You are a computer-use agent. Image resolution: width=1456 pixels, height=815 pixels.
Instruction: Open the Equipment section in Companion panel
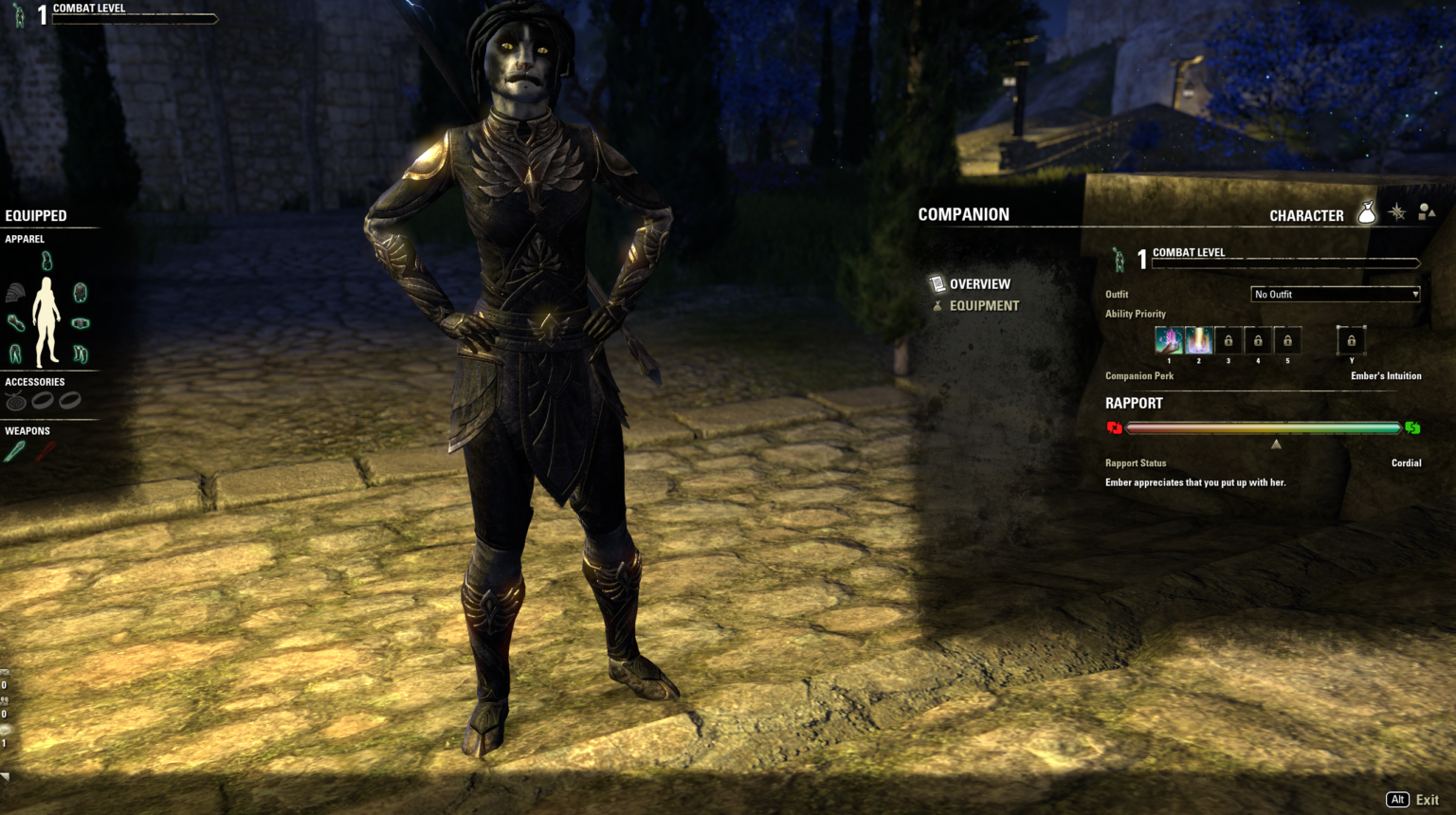(x=984, y=305)
